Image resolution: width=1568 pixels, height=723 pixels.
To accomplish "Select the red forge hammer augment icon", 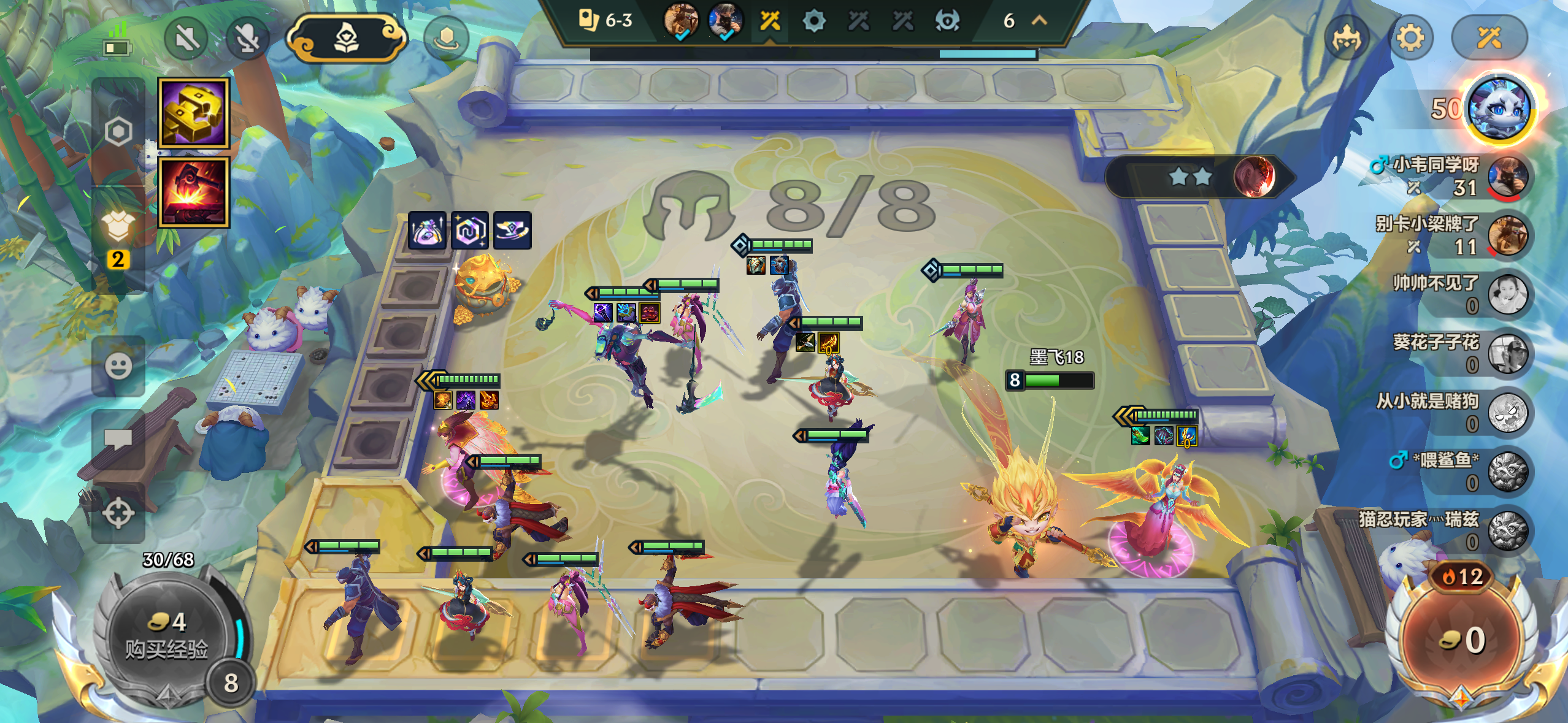I will pos(194,192).
